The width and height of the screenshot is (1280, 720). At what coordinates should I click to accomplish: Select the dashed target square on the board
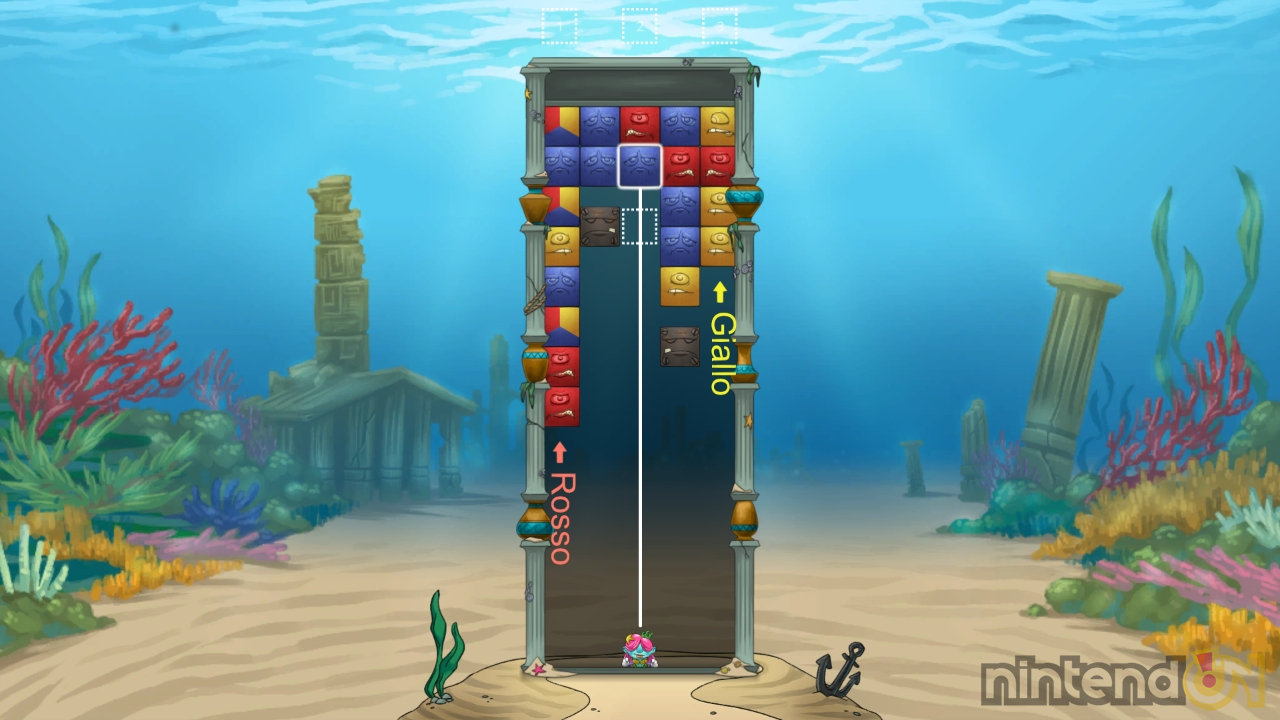tap(640, 227)
